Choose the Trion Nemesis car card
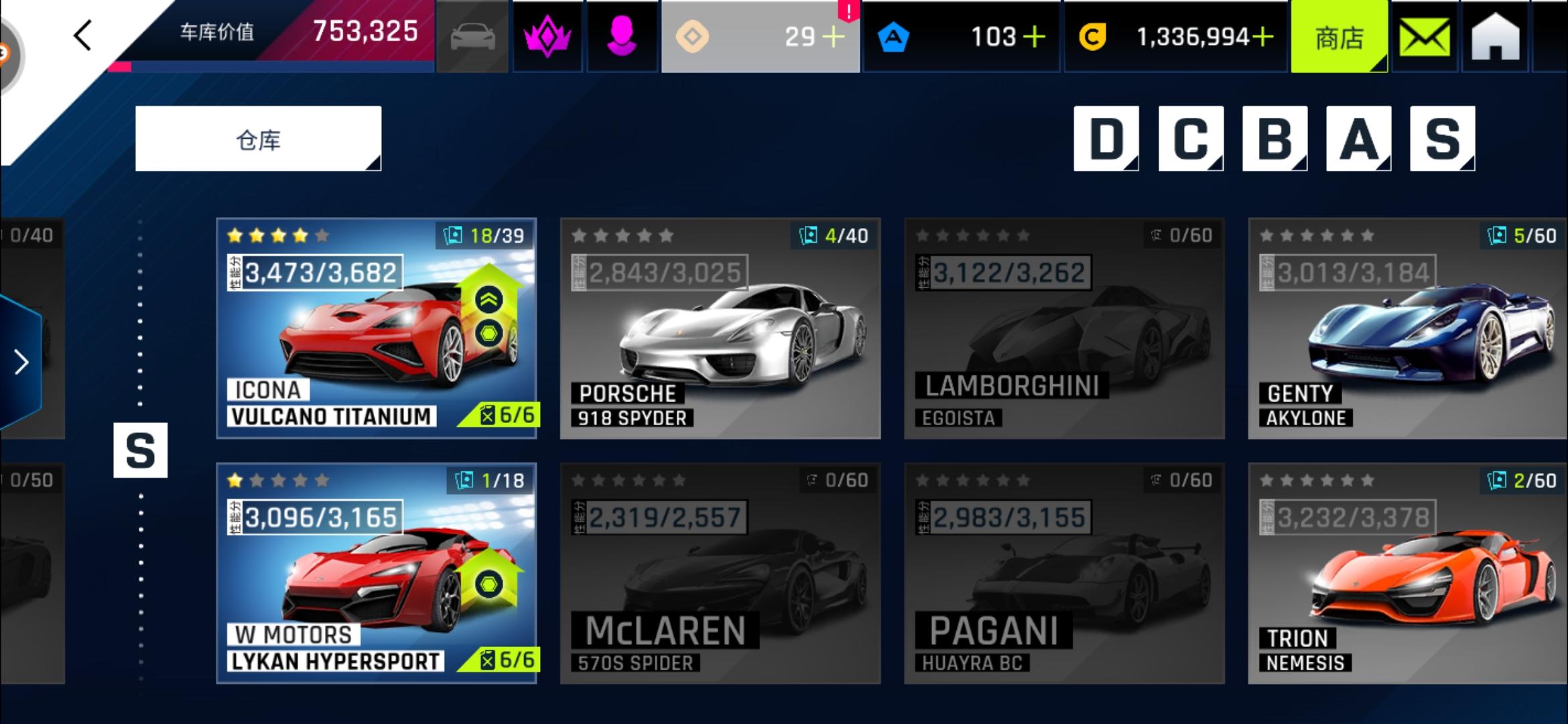 pos(1407,573)
